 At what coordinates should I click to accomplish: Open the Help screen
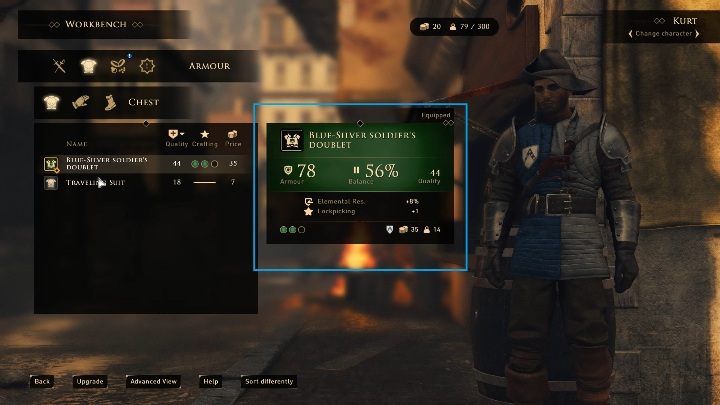210,381
